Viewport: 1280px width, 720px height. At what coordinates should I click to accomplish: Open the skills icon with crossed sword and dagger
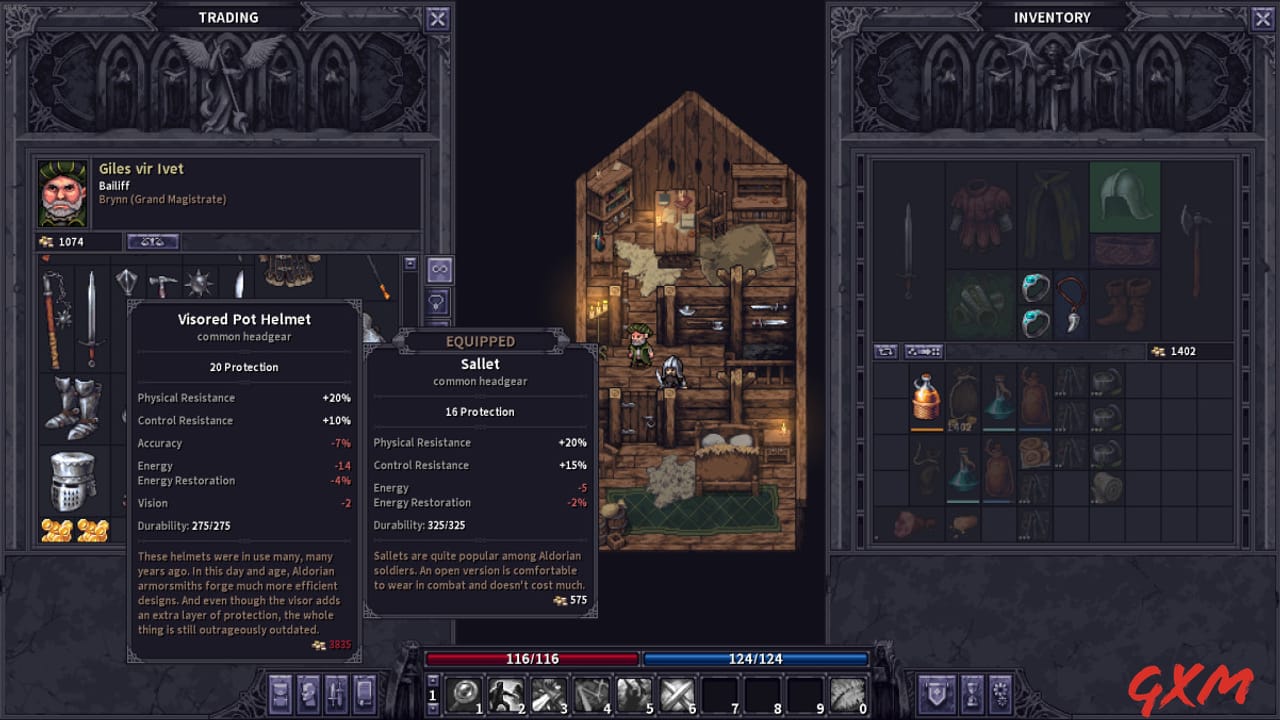334,693
